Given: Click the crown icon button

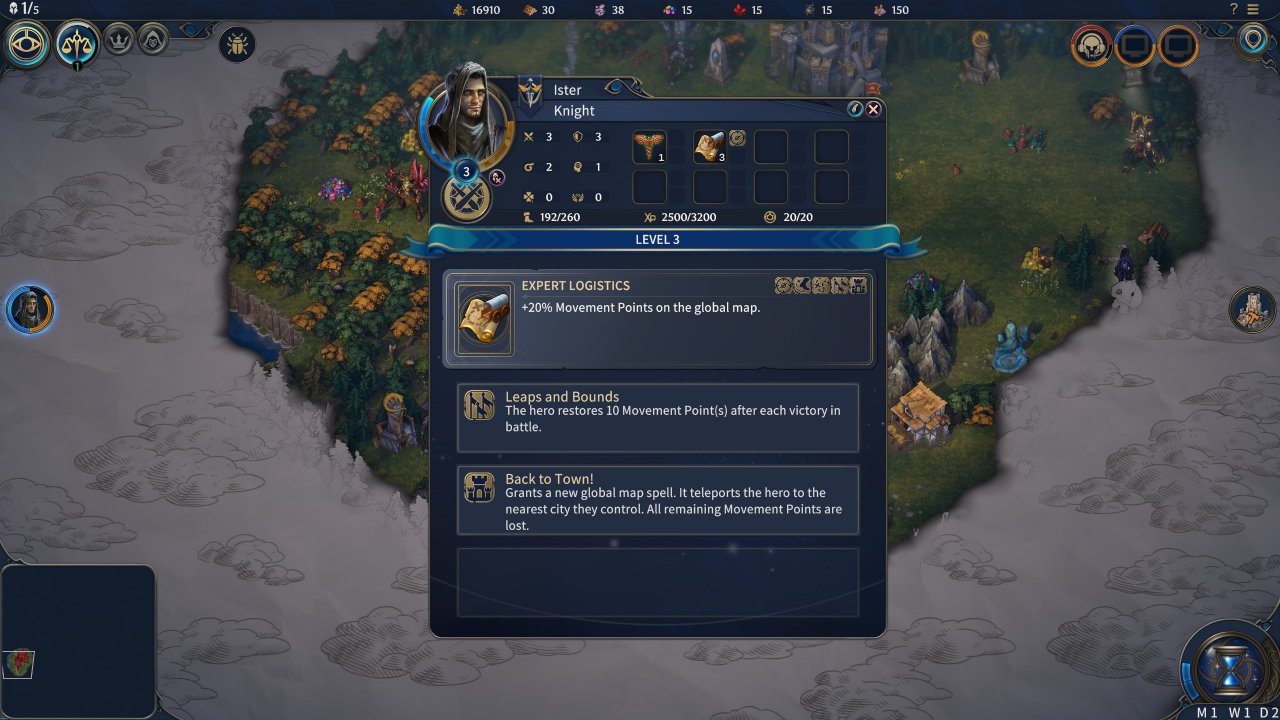Looking at the screenshot, I should click(x=118, y=40).
